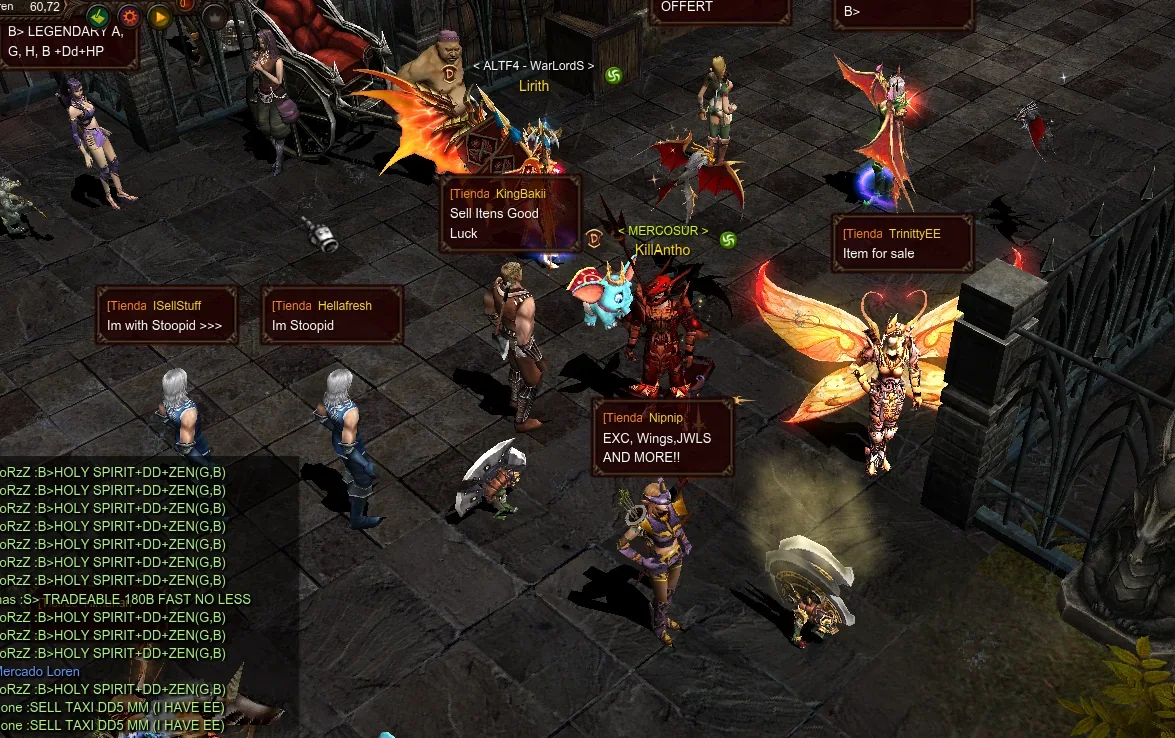Open KingBakii's 'Sell Itens Good Luck' store
The height and width of the screenshot is (738, 1175).
pos(510,214)
